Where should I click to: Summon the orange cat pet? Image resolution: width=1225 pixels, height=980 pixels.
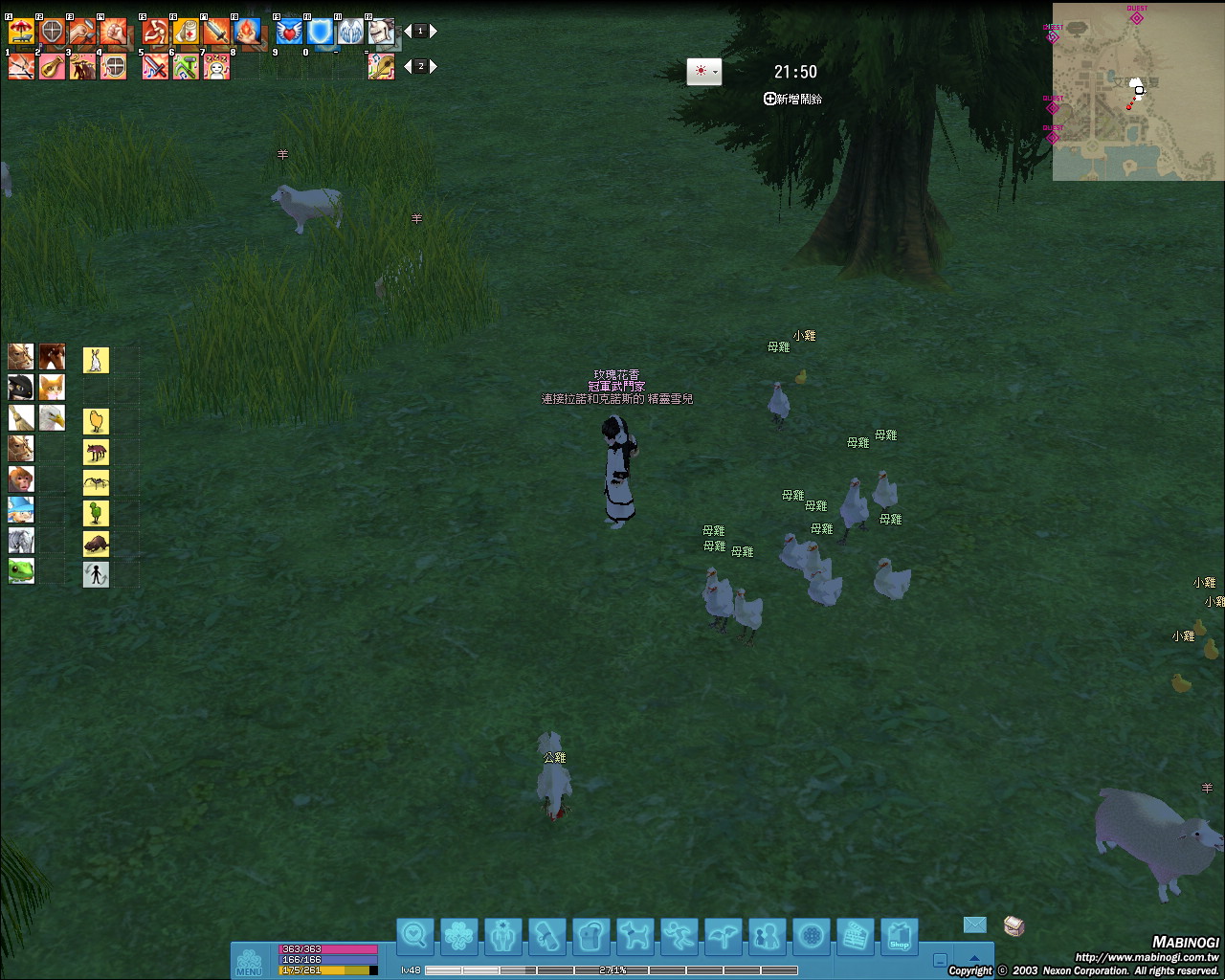pyautogui.click(x=52, y=388)
